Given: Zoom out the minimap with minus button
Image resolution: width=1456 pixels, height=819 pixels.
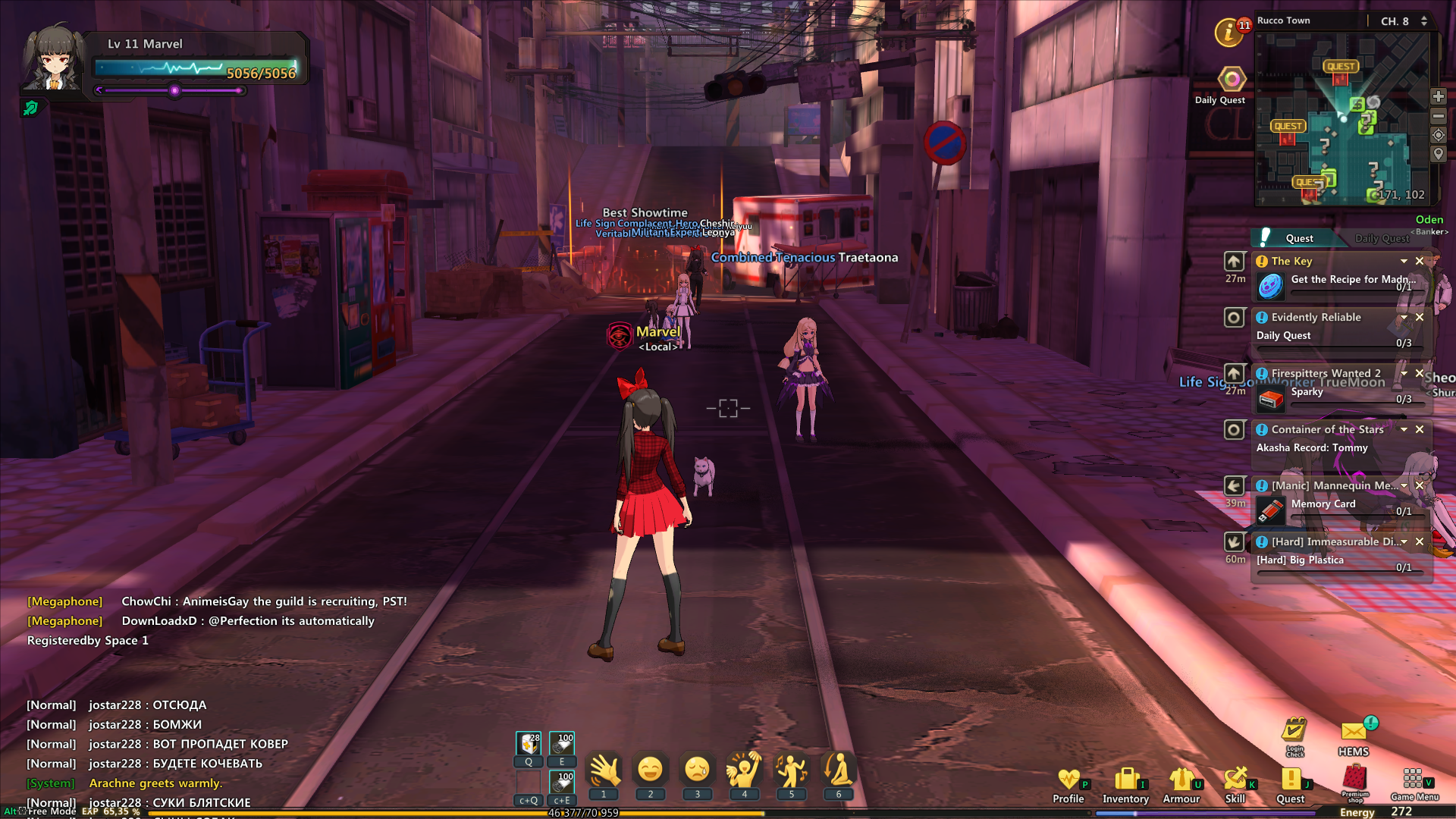Looking at the screenshot, I should pyautogui.click(x=1439, y=116).
